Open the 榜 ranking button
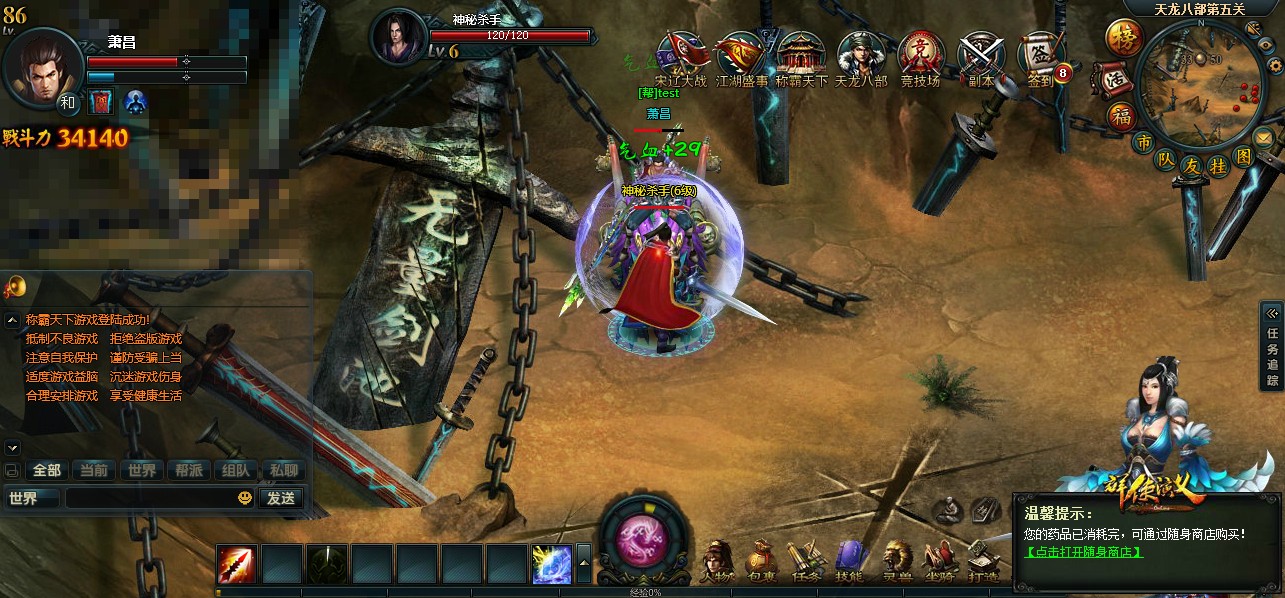 click(1123, 38)
